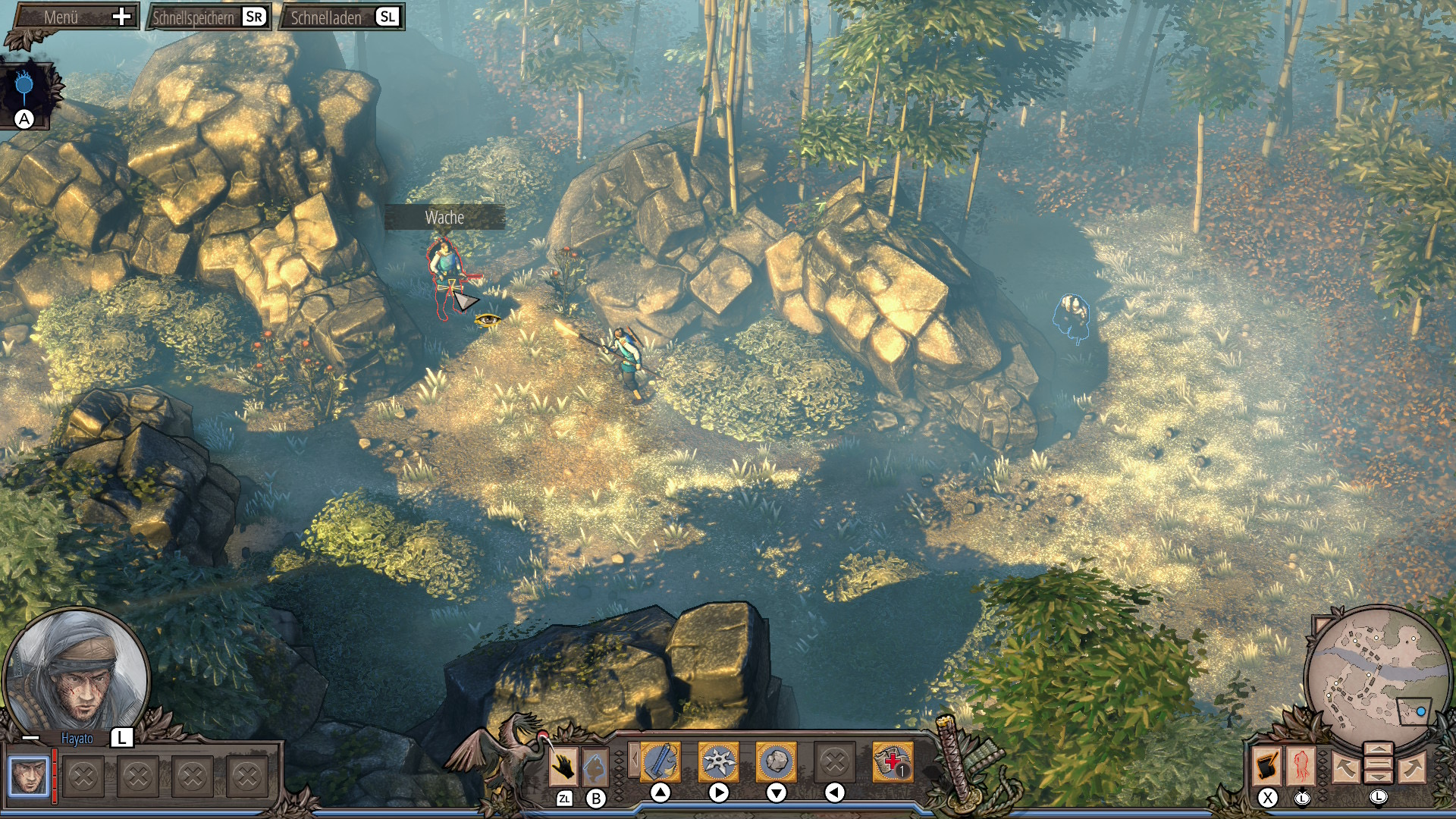The width and height of the screenshot is (1456, 819).
Task: Choose the black glove interact action
Action: tap(563, 767)
